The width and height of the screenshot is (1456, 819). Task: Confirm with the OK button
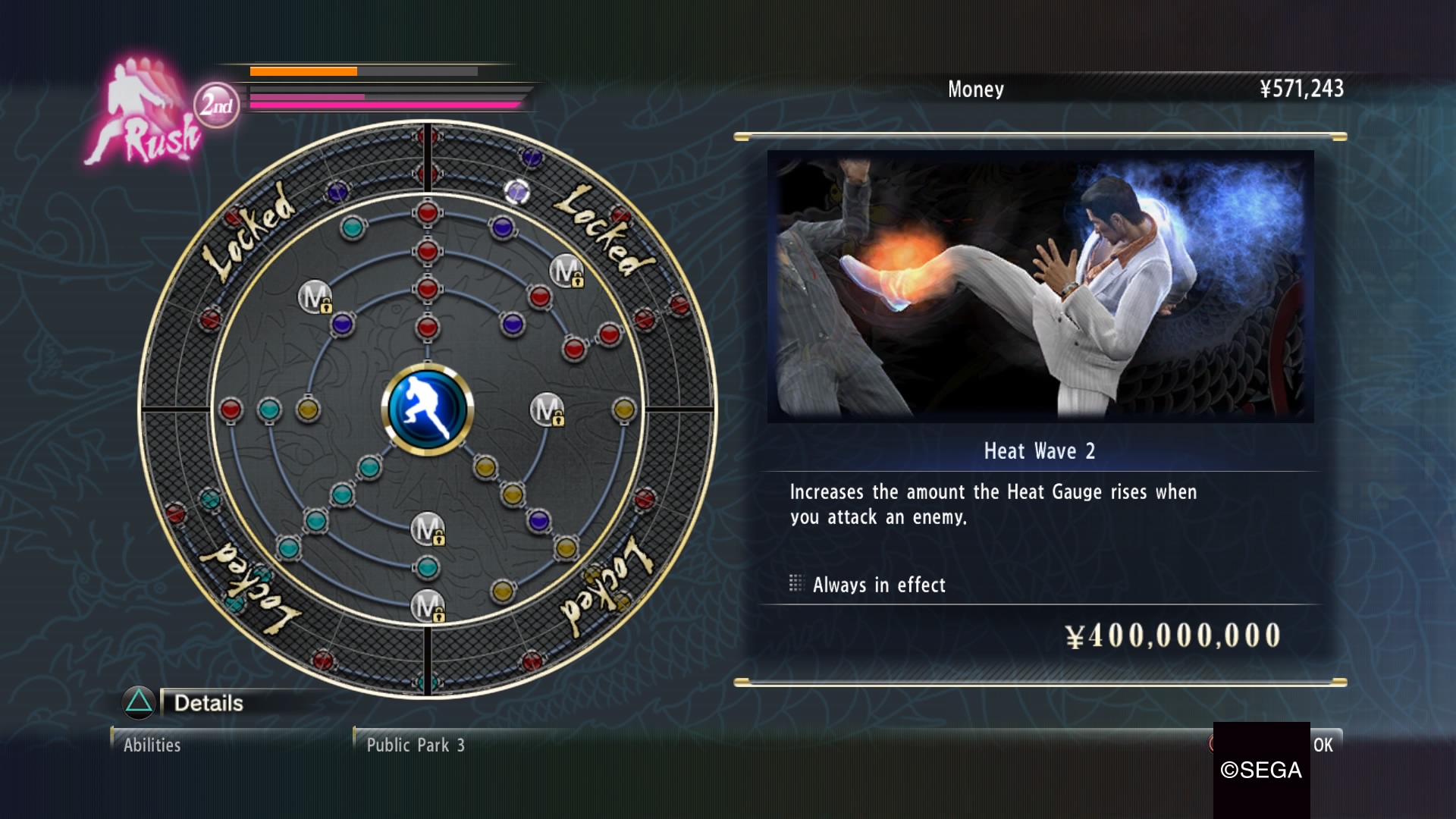(x=1323, y=745)
